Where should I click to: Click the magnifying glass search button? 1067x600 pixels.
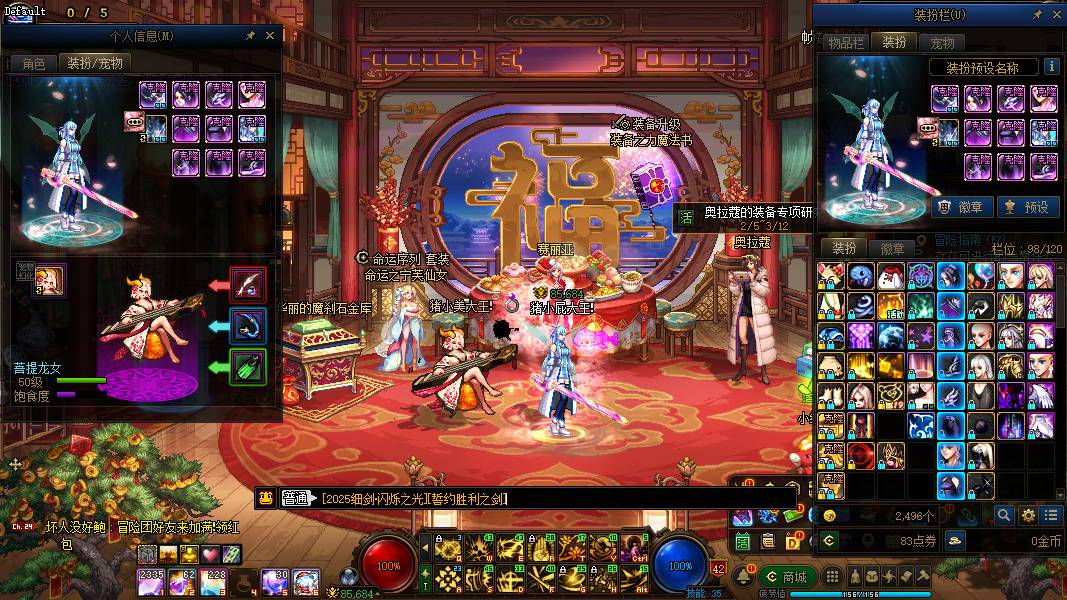pos(1004,516)
